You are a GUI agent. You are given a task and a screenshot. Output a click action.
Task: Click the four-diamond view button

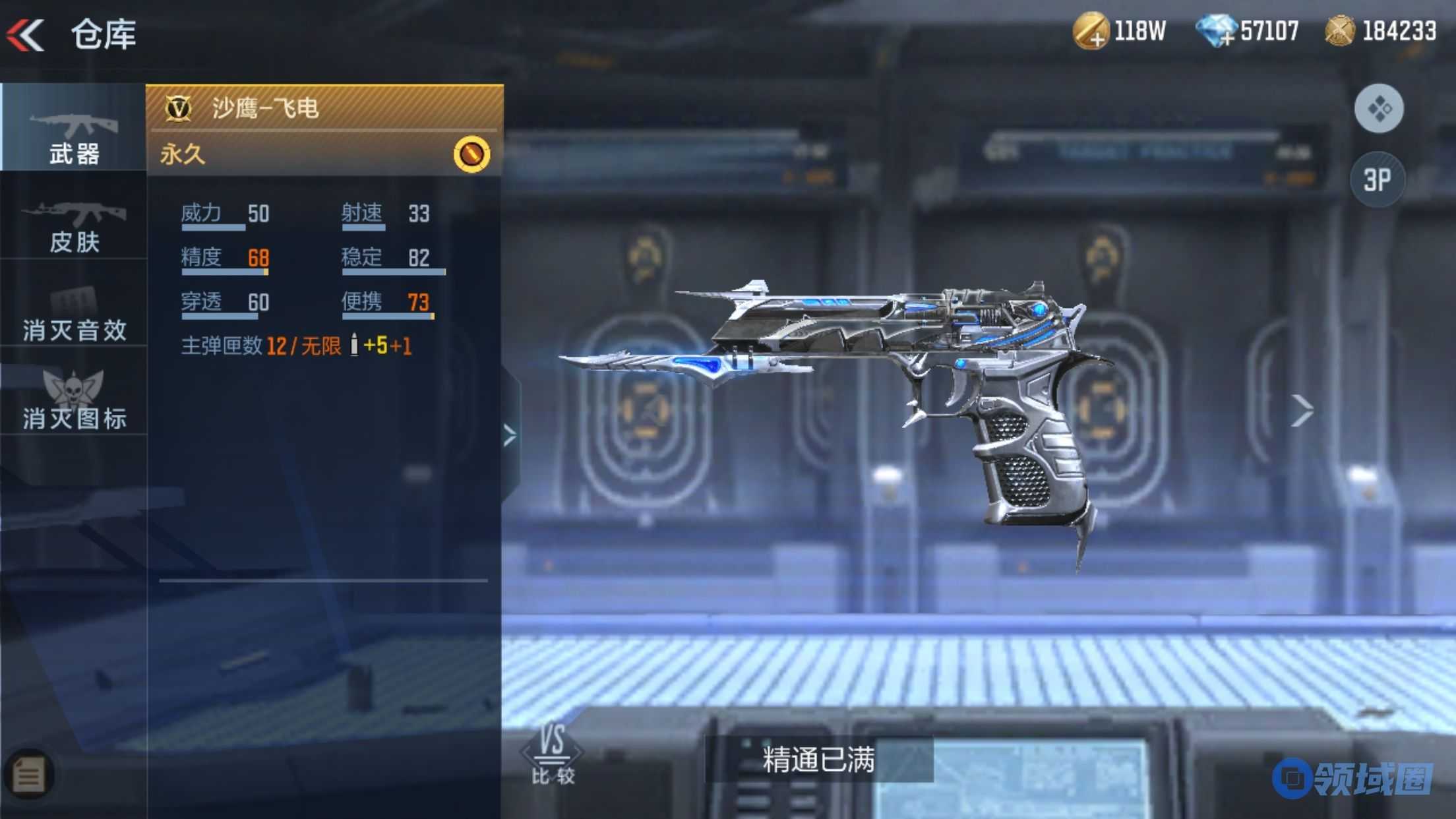1379,109
